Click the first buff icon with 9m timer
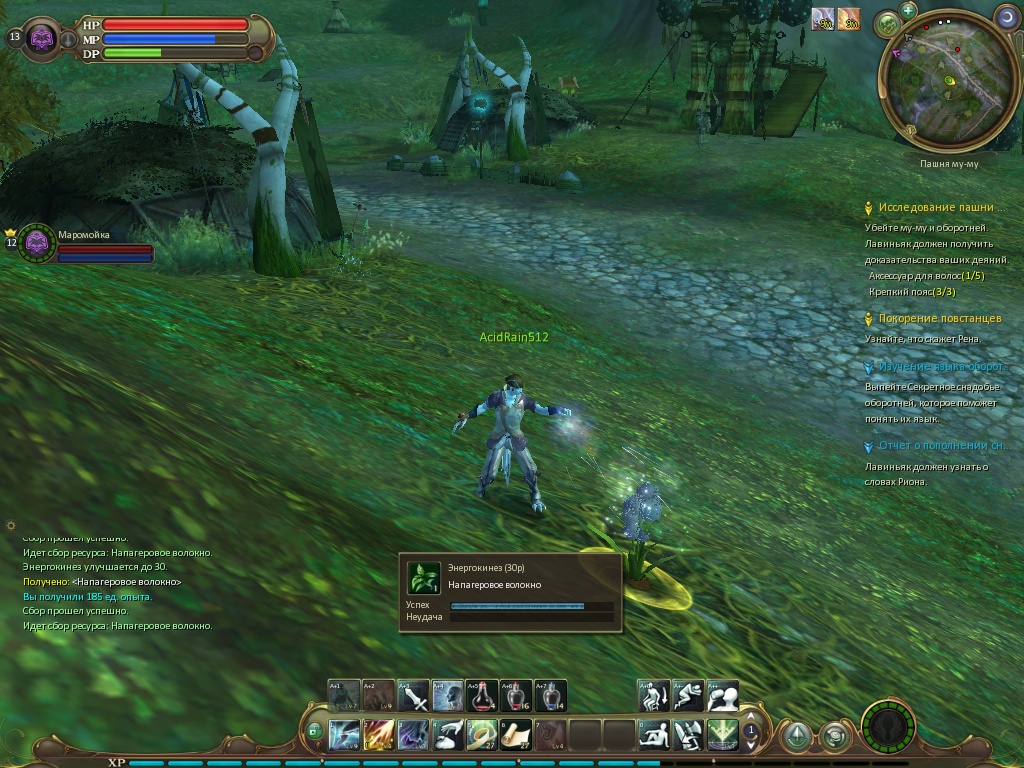Image resolution: width=1024 pixels, height=768 pixels. click(x=823, y=19)
